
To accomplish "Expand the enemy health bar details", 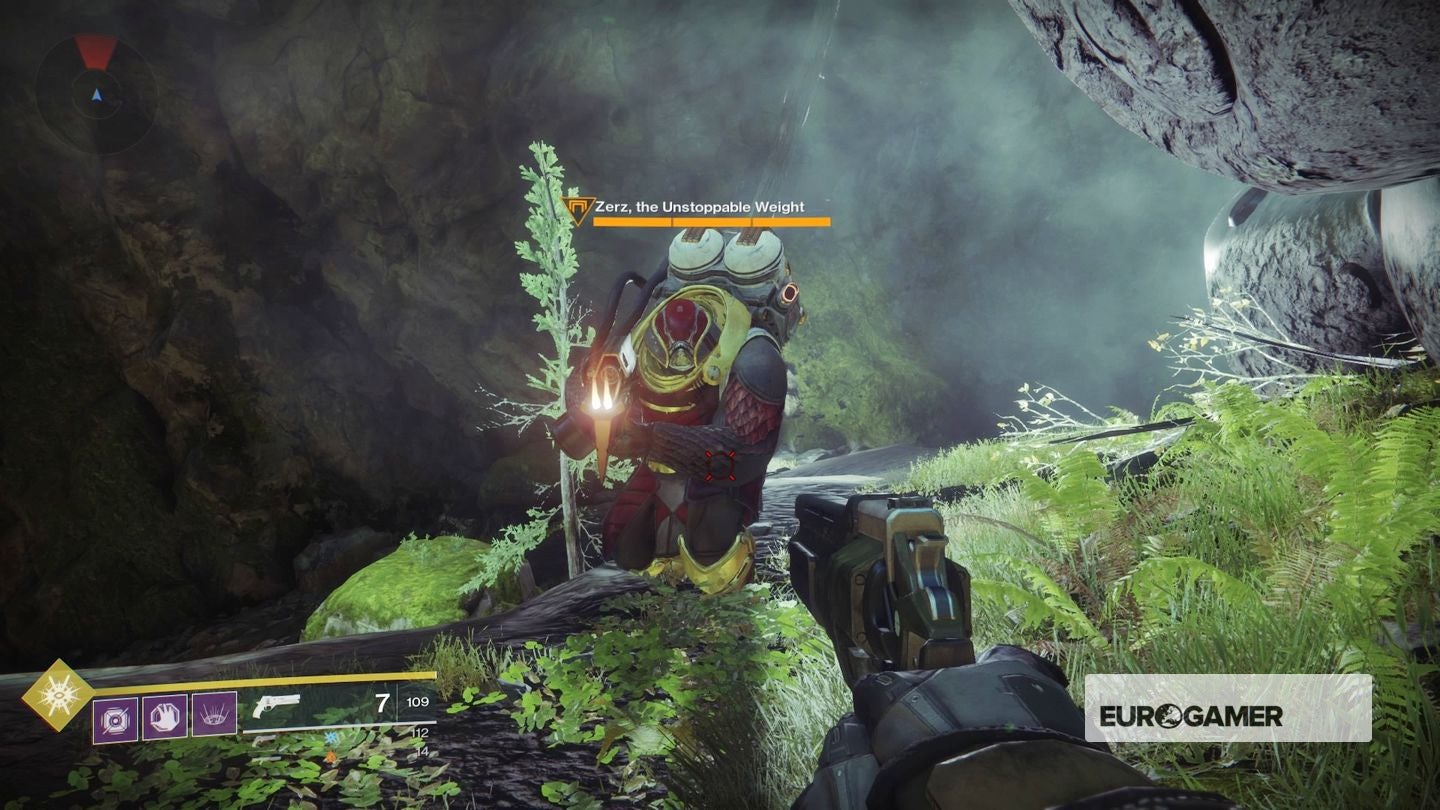I will point(710,220).
